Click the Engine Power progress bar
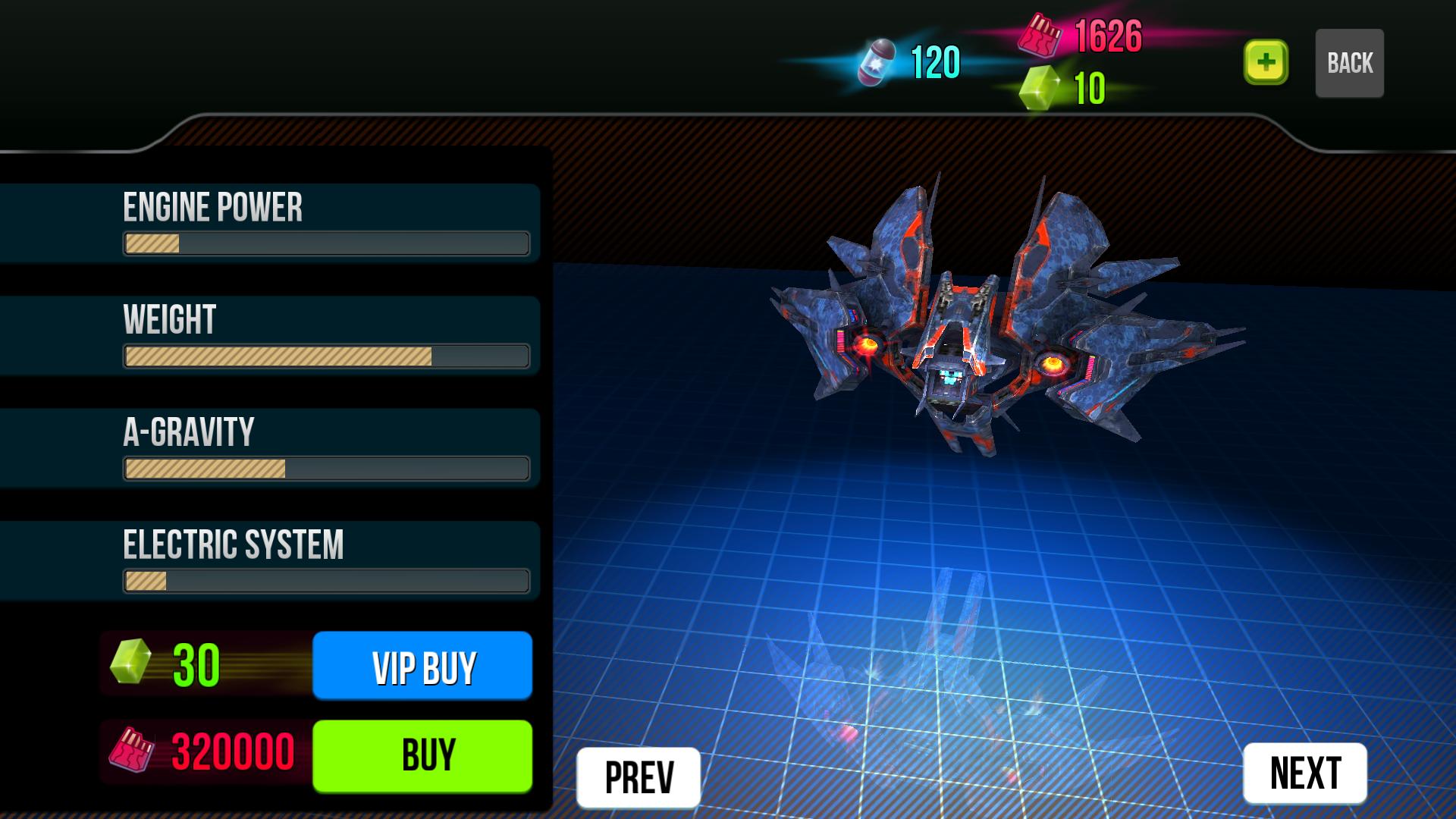This screenshot has width=1456, height=819. pos(326,244)
